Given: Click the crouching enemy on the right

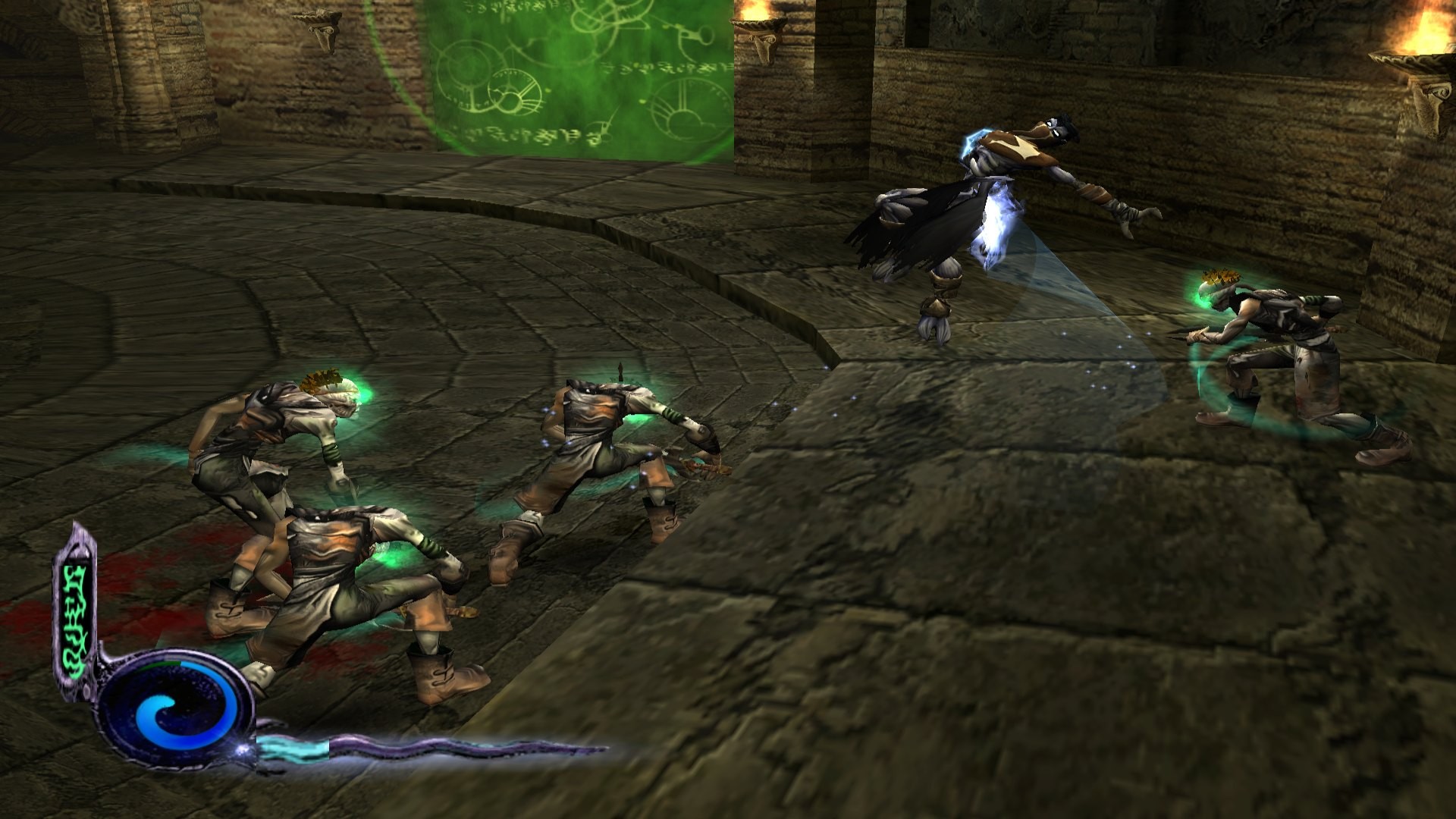Looking at the screenshot, I should pyautogui.click(x=1289, y=349).
